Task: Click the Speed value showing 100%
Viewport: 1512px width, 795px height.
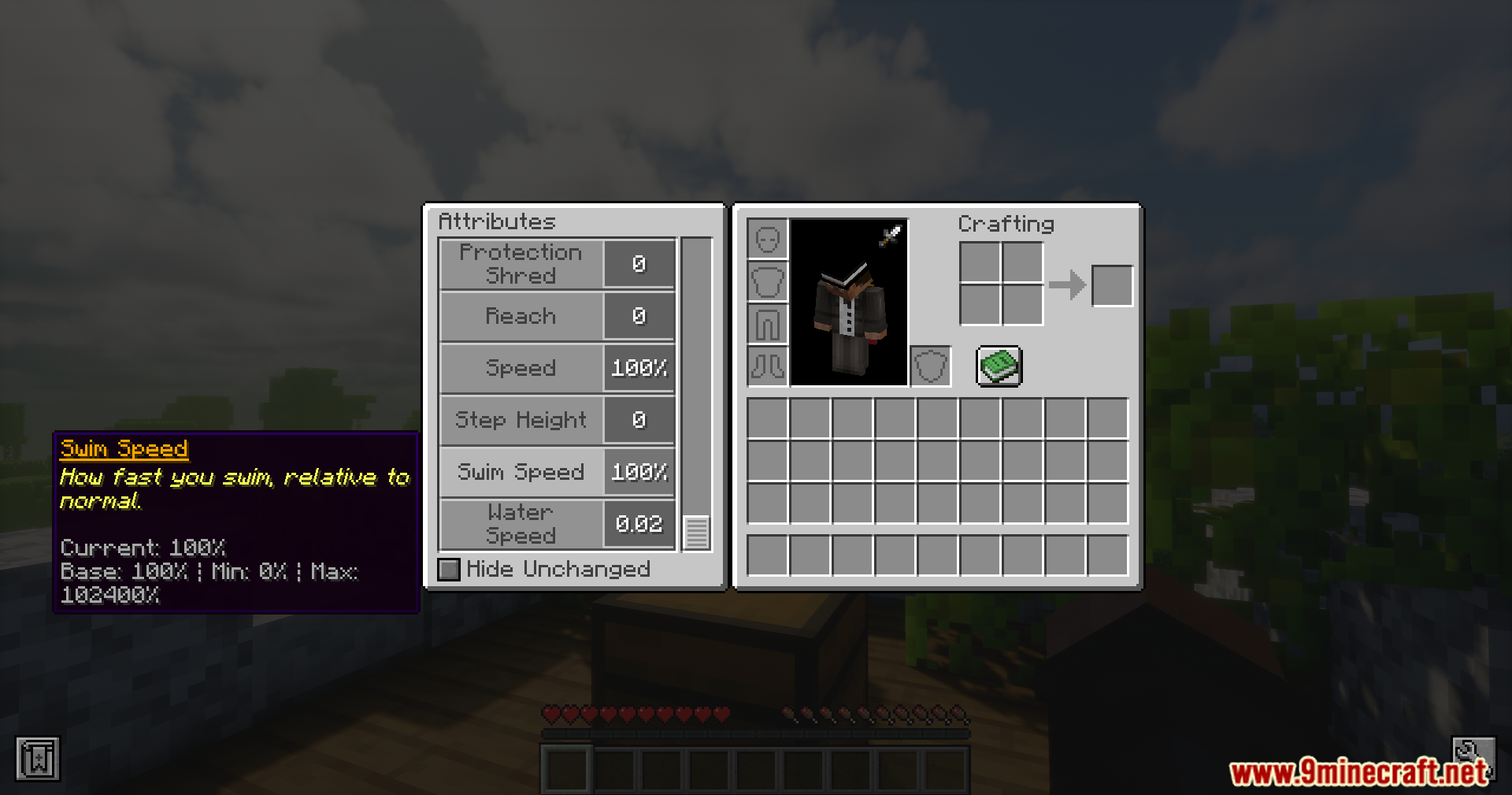Action: (638, 367)
